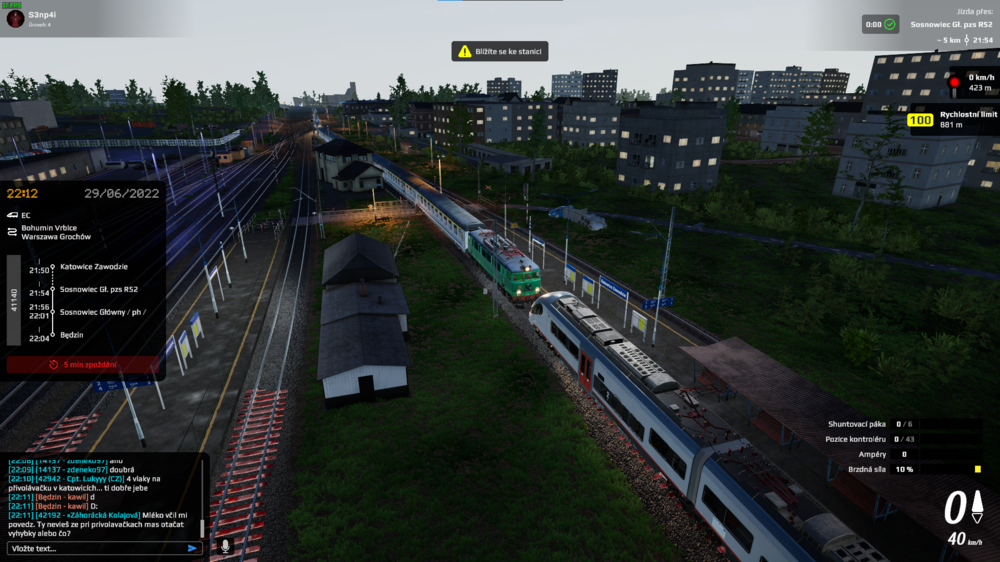The image size is (1000, 562).
Task: Click the chat text input field
Action: click(x=95, y=548)
